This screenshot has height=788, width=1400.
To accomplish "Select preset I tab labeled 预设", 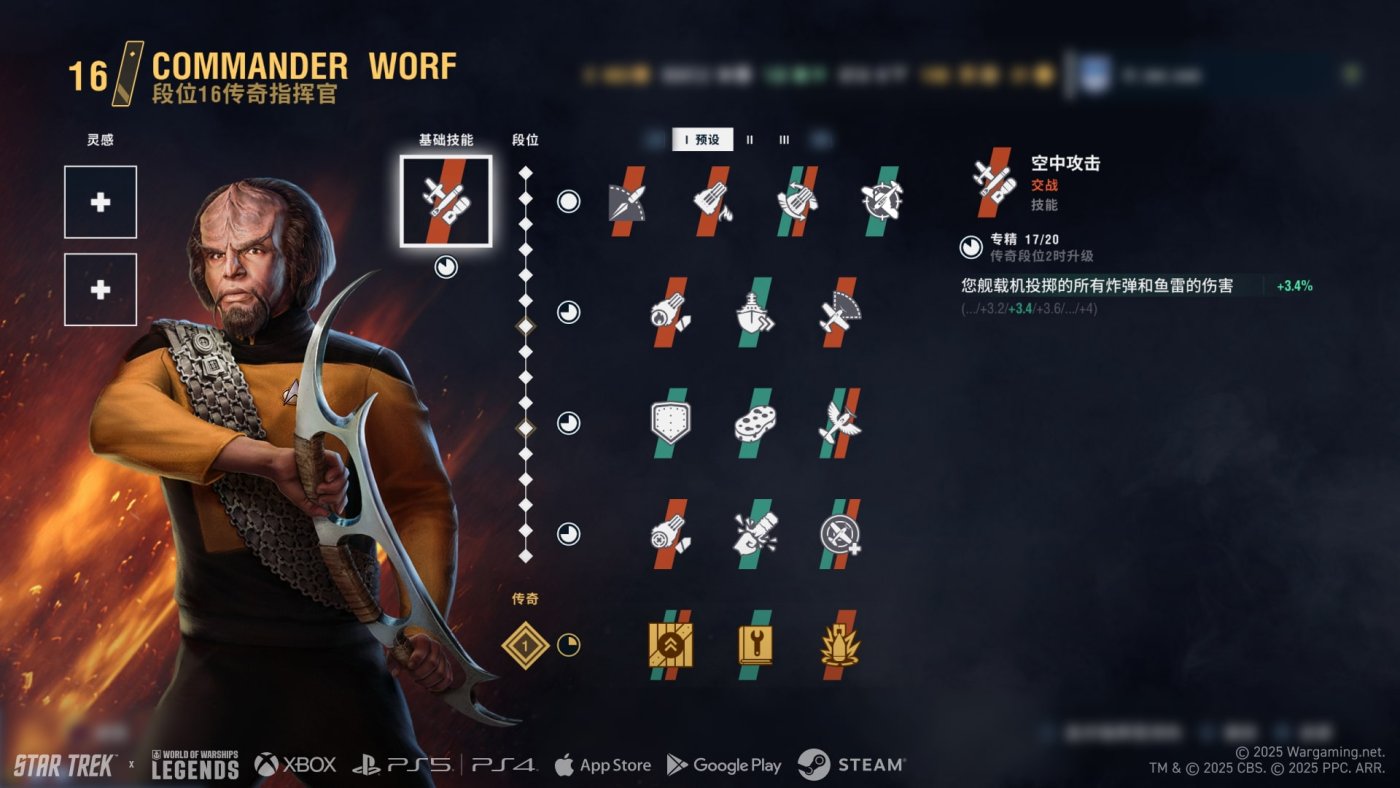I will tap(702, 140).
